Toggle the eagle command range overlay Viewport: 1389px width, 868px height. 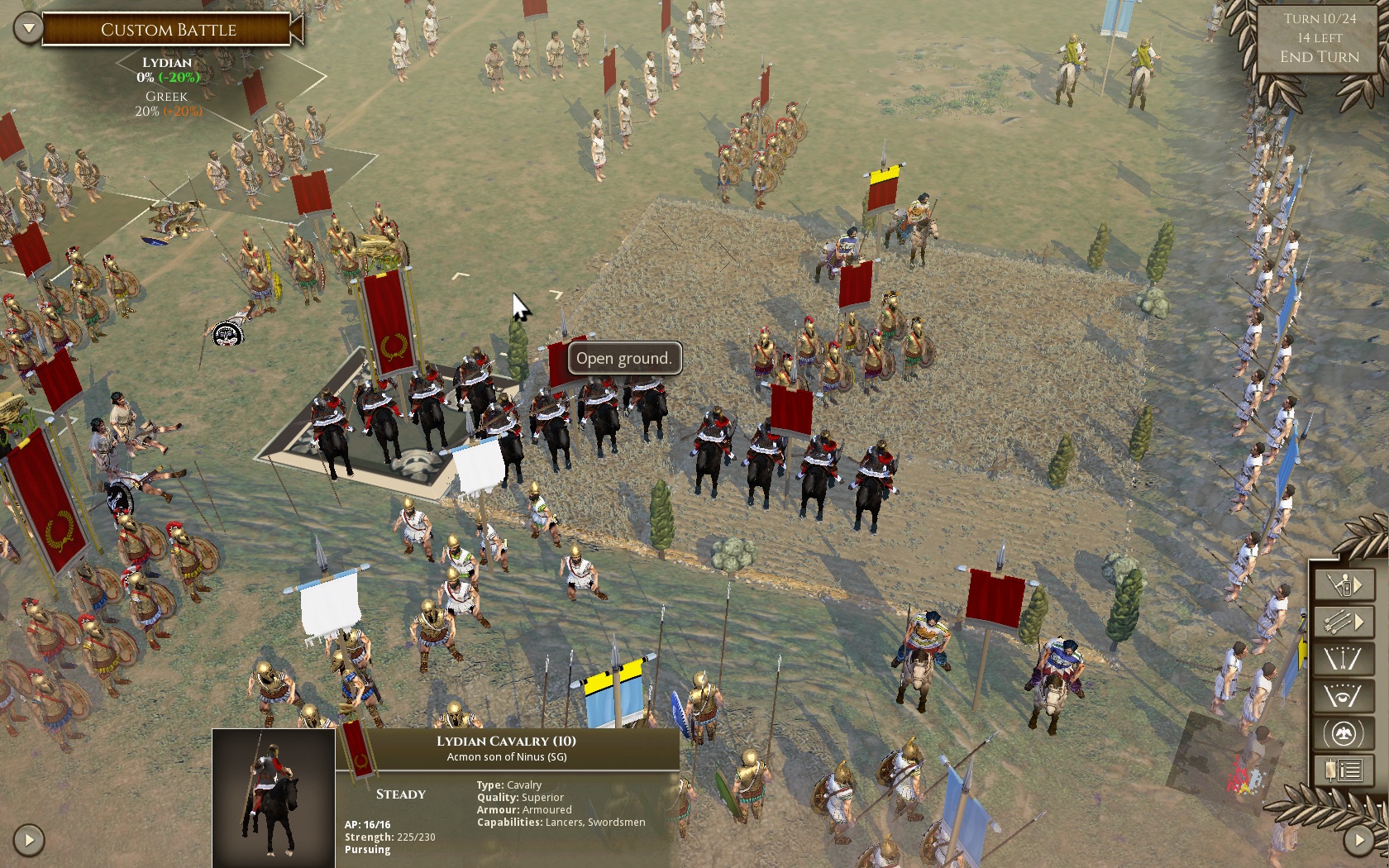coord(1344,733)
